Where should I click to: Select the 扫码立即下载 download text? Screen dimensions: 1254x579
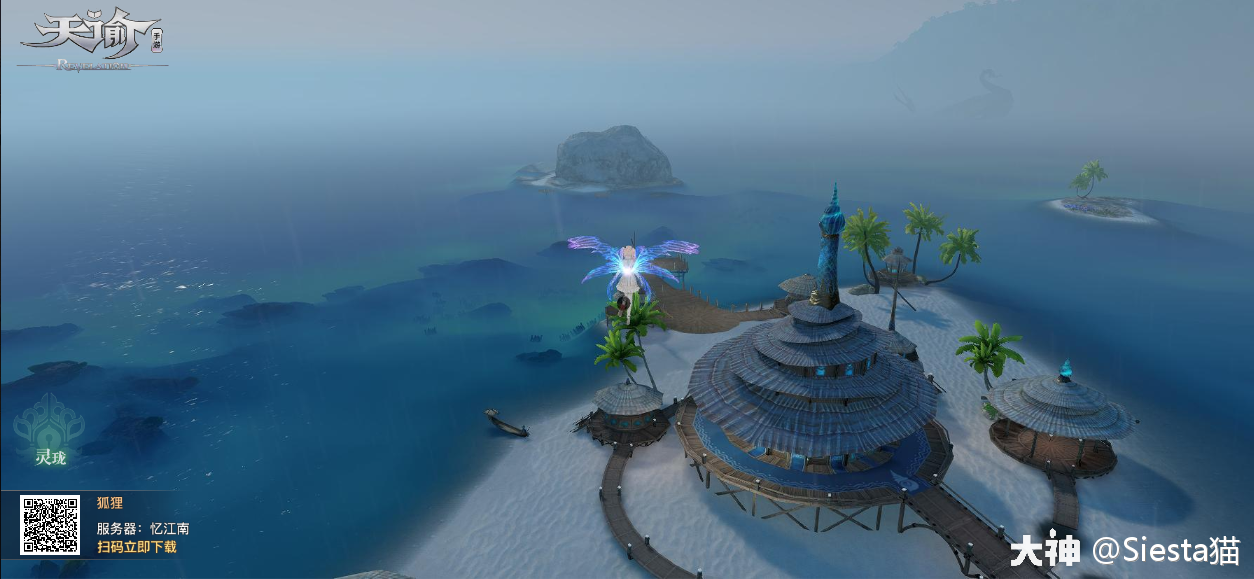(x=136, y=547)
